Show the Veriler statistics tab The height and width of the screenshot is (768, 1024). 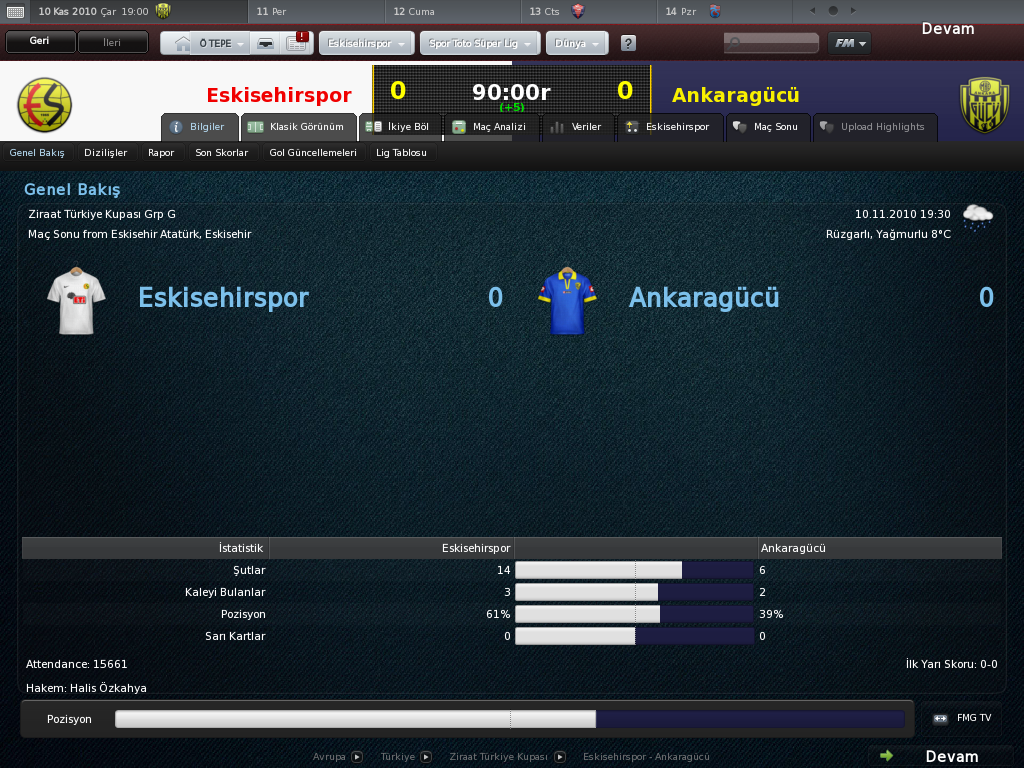point(577,127)
